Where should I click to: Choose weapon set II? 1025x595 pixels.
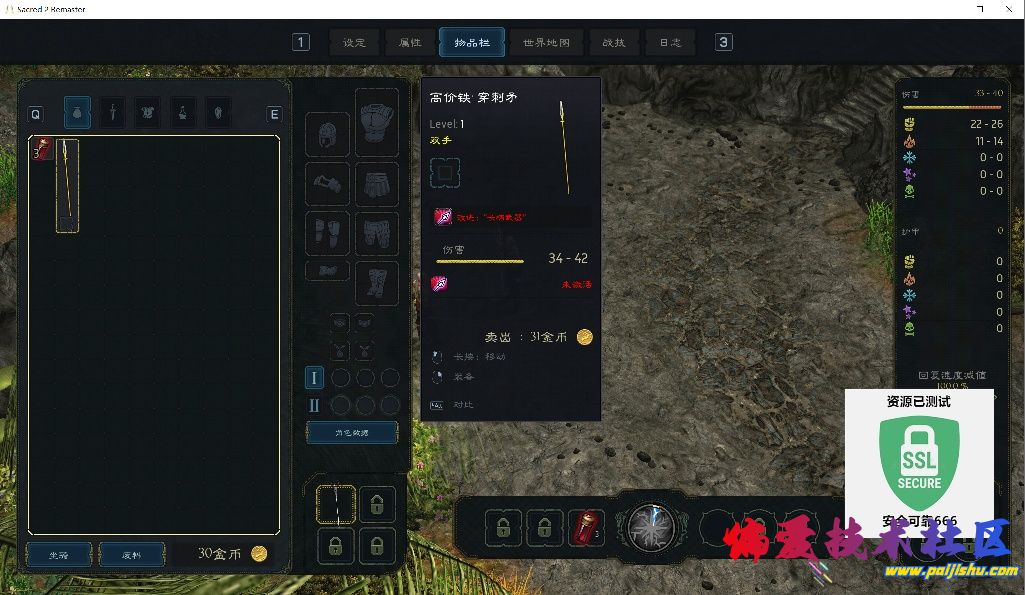click(x=314, y=406)
